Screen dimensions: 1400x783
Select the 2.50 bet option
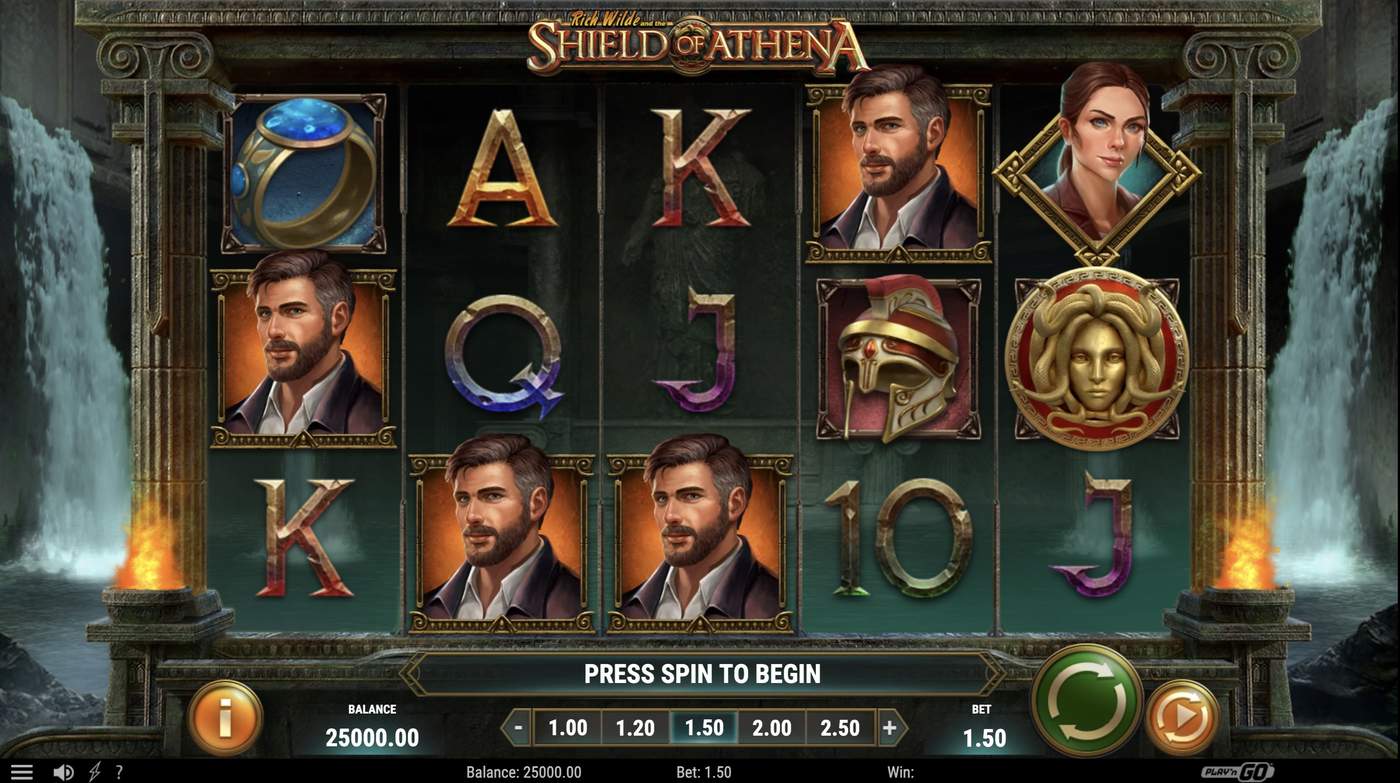(840, 728)
